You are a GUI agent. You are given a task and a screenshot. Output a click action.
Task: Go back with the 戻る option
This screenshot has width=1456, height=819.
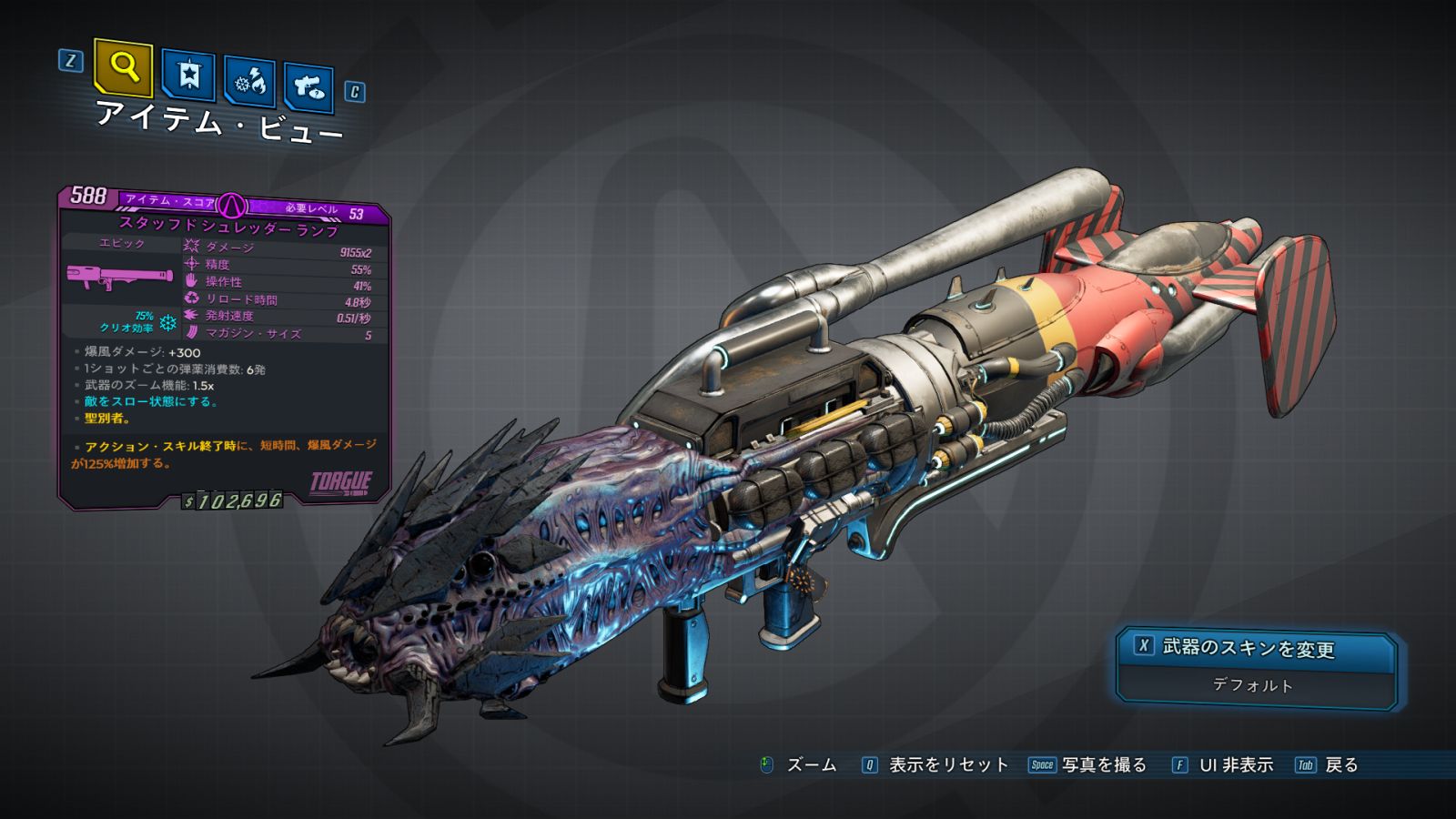pyautogui.click(x=1340, y=765)
